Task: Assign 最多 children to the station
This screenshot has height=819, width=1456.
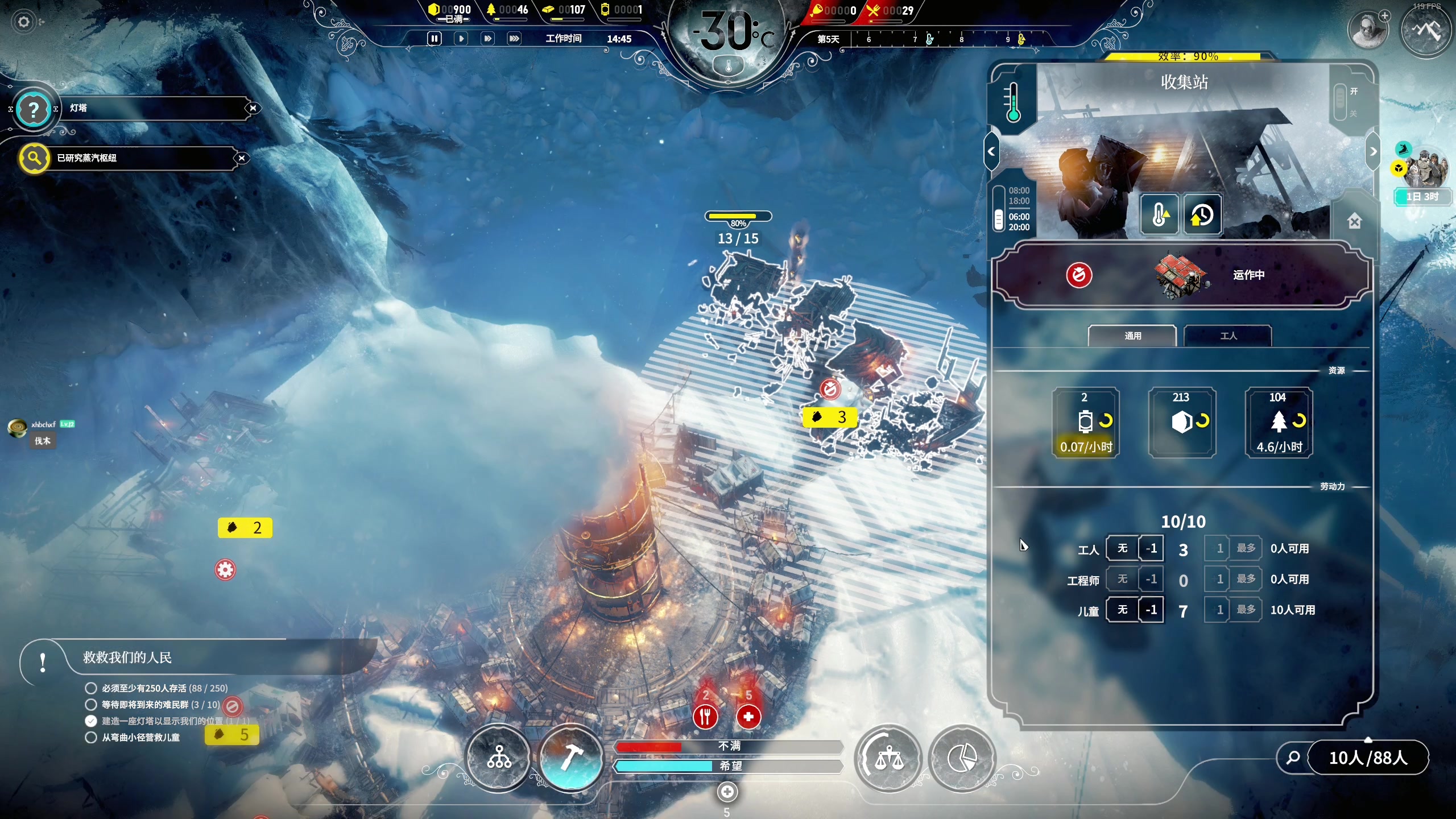Action: coord(1246,610)
